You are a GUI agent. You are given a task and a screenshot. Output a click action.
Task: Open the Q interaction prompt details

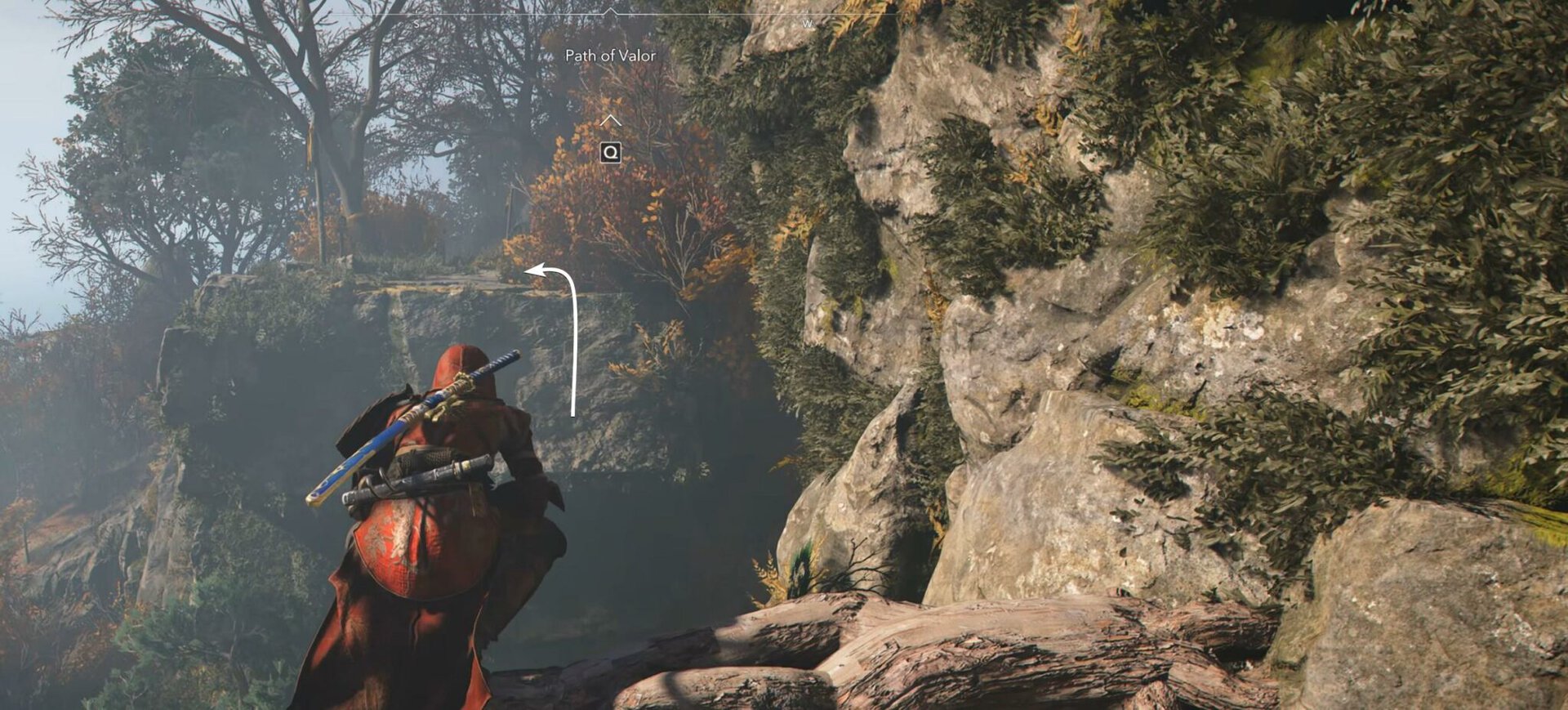pos(609,152)
